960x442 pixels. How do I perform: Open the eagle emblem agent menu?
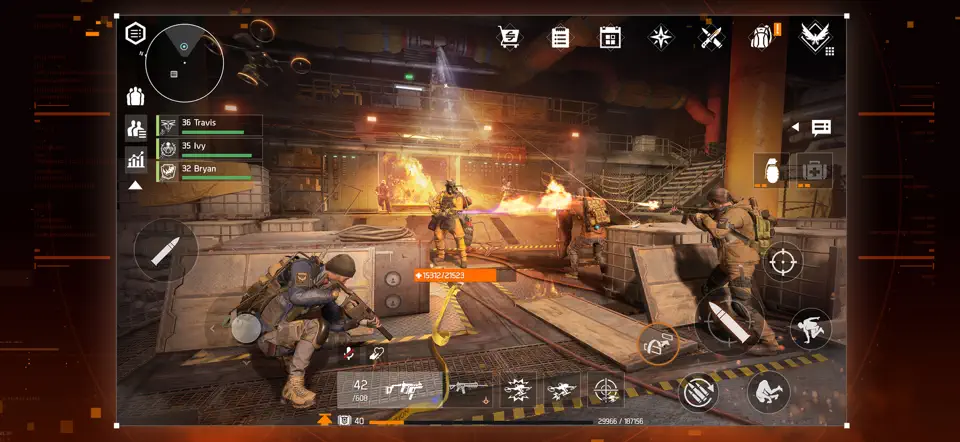[813, 38]
